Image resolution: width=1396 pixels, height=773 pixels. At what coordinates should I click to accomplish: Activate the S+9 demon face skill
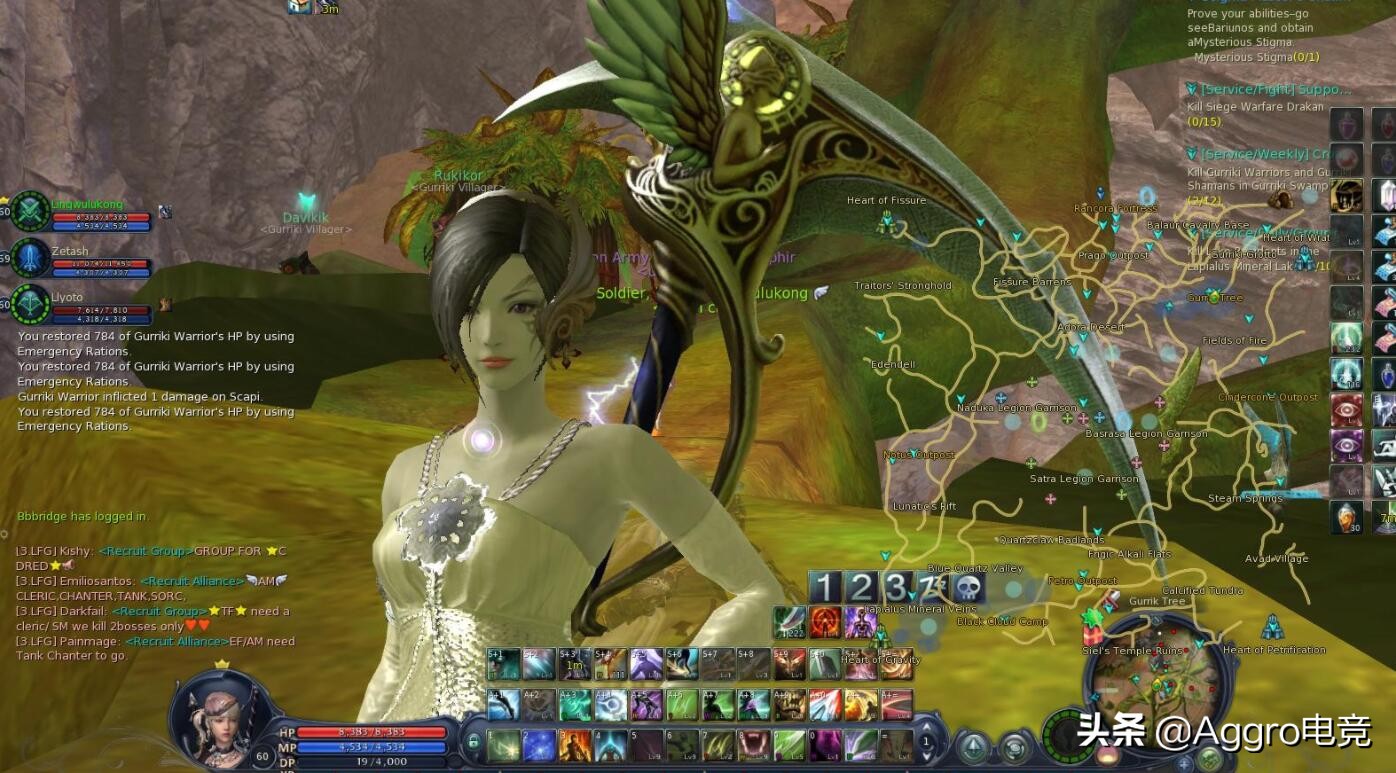coord(789,664)
